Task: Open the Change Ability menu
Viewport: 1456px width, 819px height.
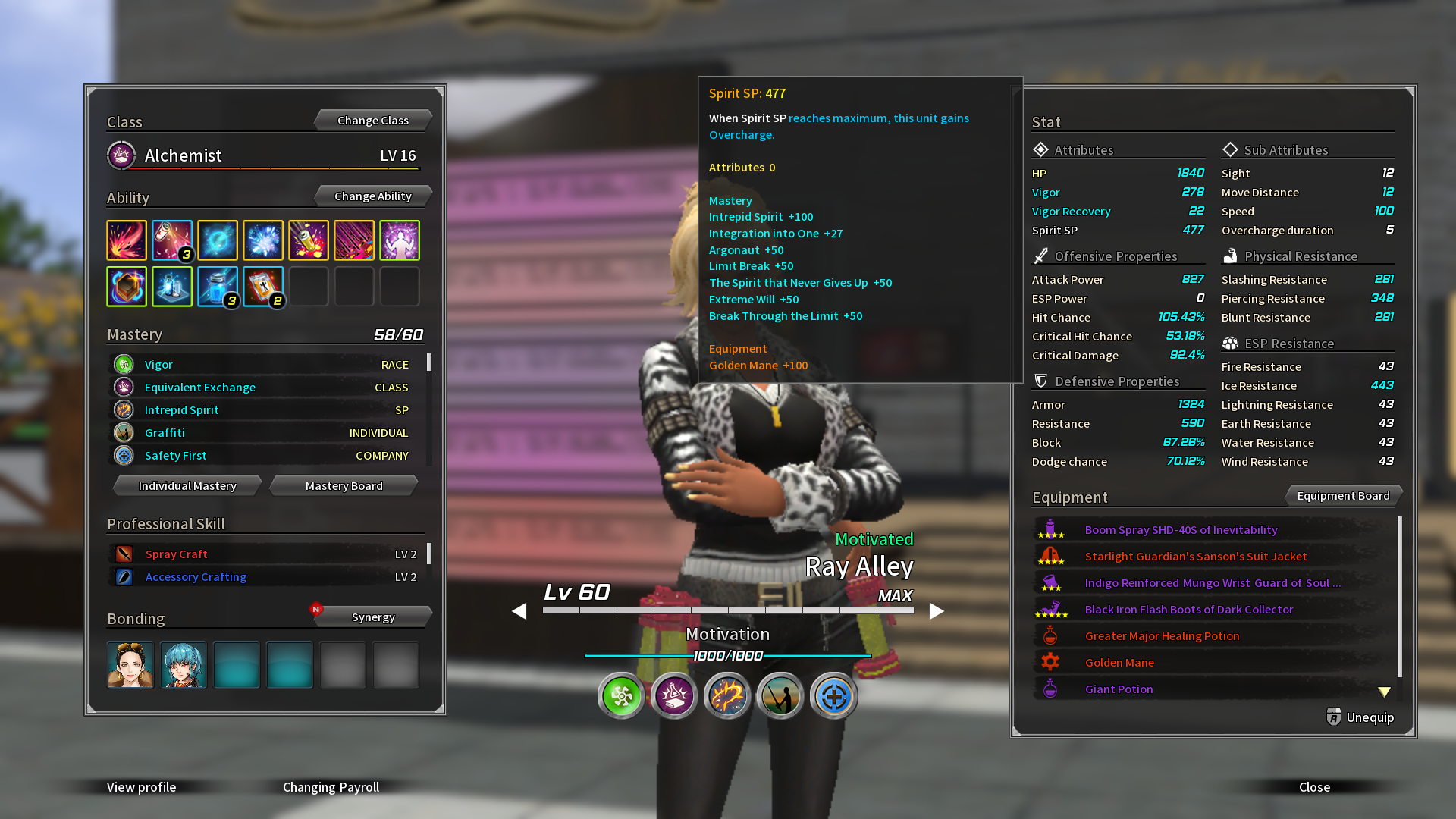Action: [x=372, y=196]
